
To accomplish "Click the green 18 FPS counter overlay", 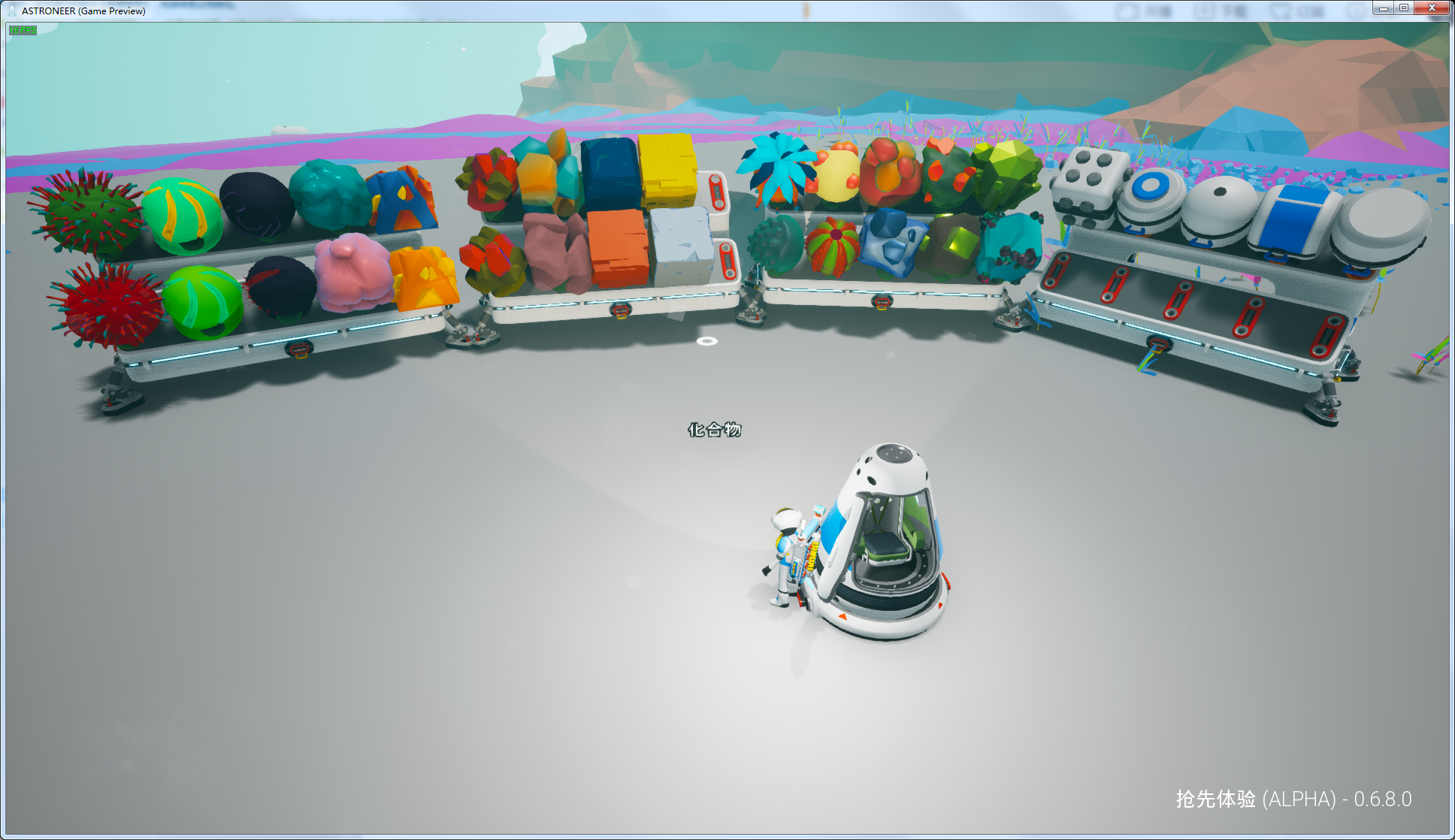I will [23, 31].
